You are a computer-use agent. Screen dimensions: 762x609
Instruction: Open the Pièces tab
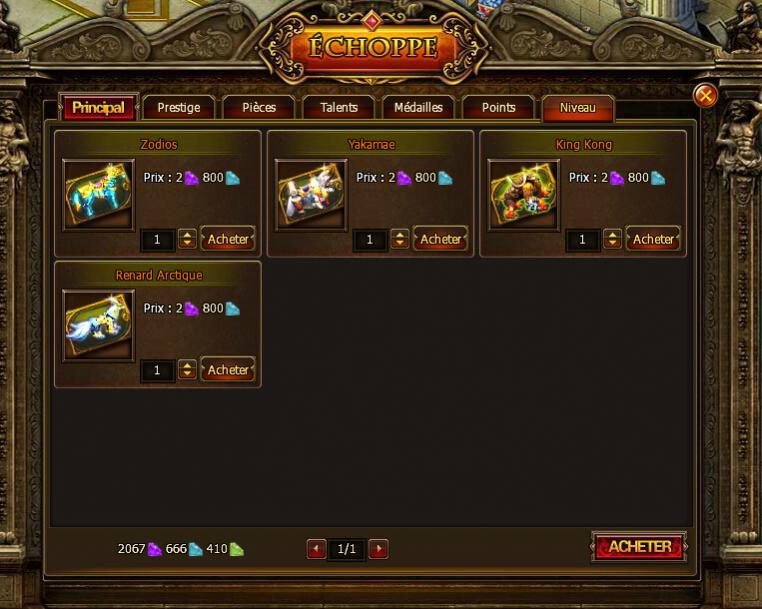(x=258, y=108)
